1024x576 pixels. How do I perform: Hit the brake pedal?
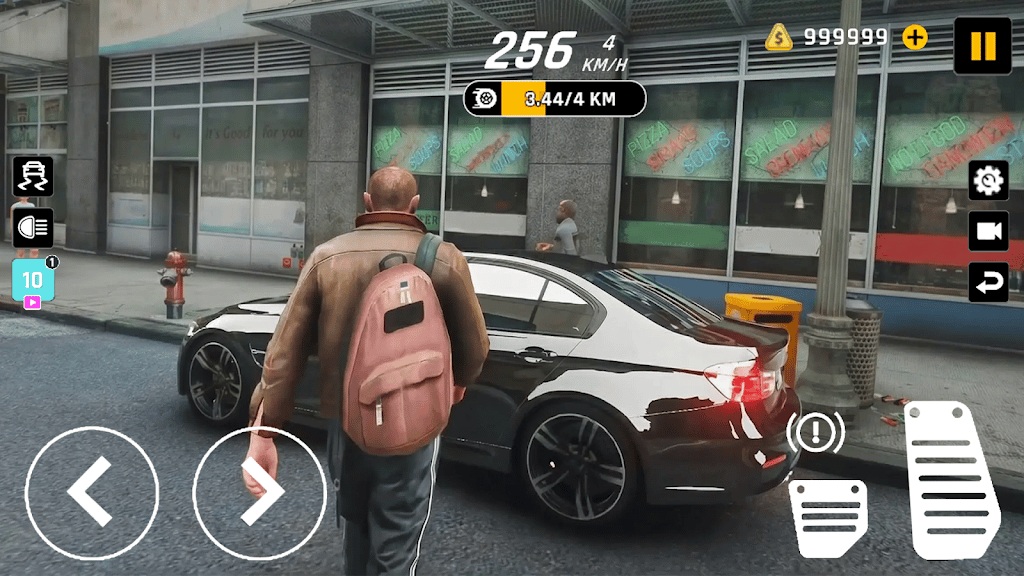[x=828, y=517]
